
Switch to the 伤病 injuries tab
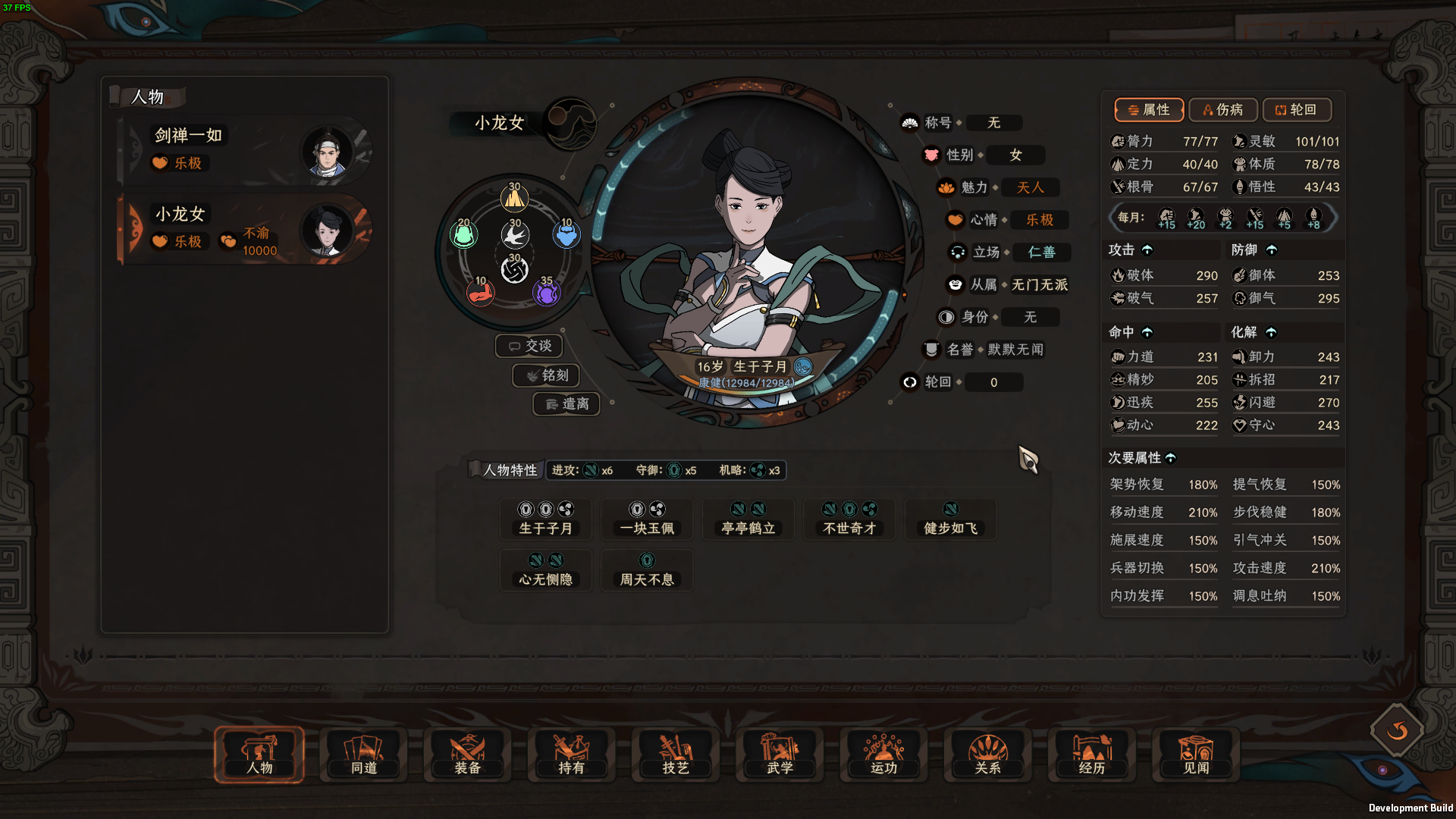pos(1222,110)
